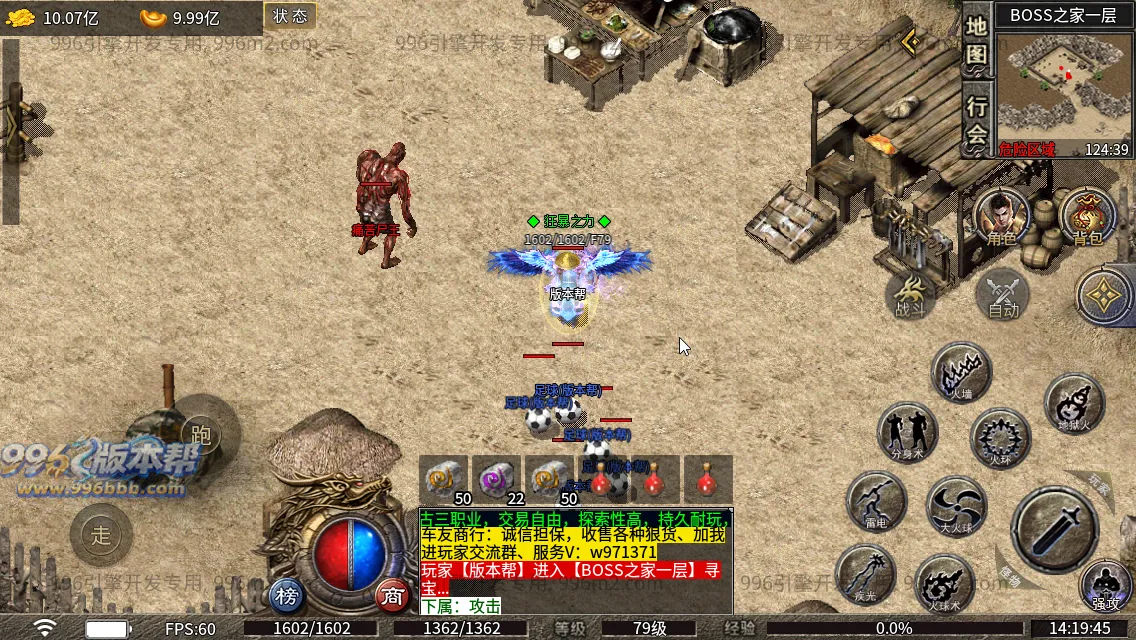Cast the 大火球 great fireball skill
1136x640 pixels.
pyautogui.click(x=957, y=505)
